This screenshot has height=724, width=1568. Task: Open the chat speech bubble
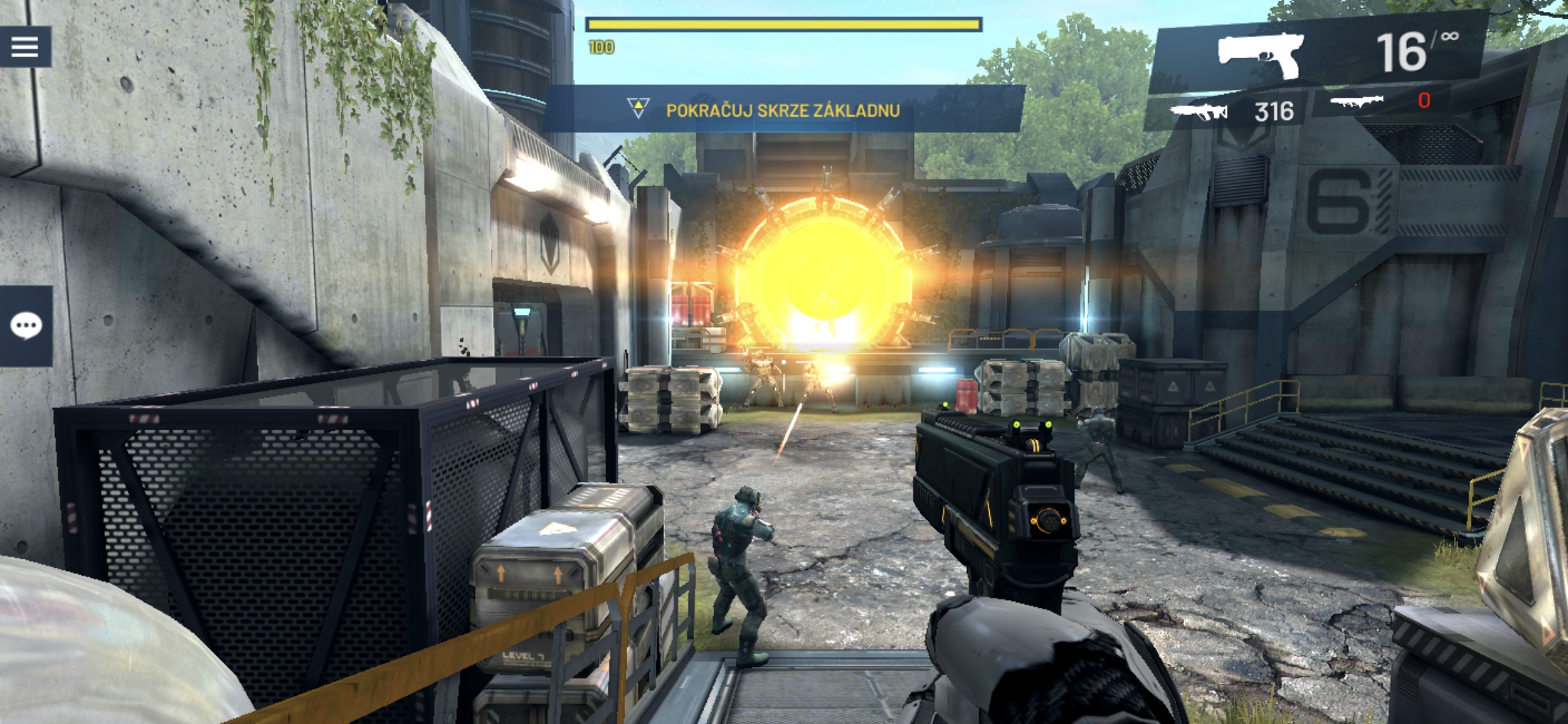pos(26,326)
